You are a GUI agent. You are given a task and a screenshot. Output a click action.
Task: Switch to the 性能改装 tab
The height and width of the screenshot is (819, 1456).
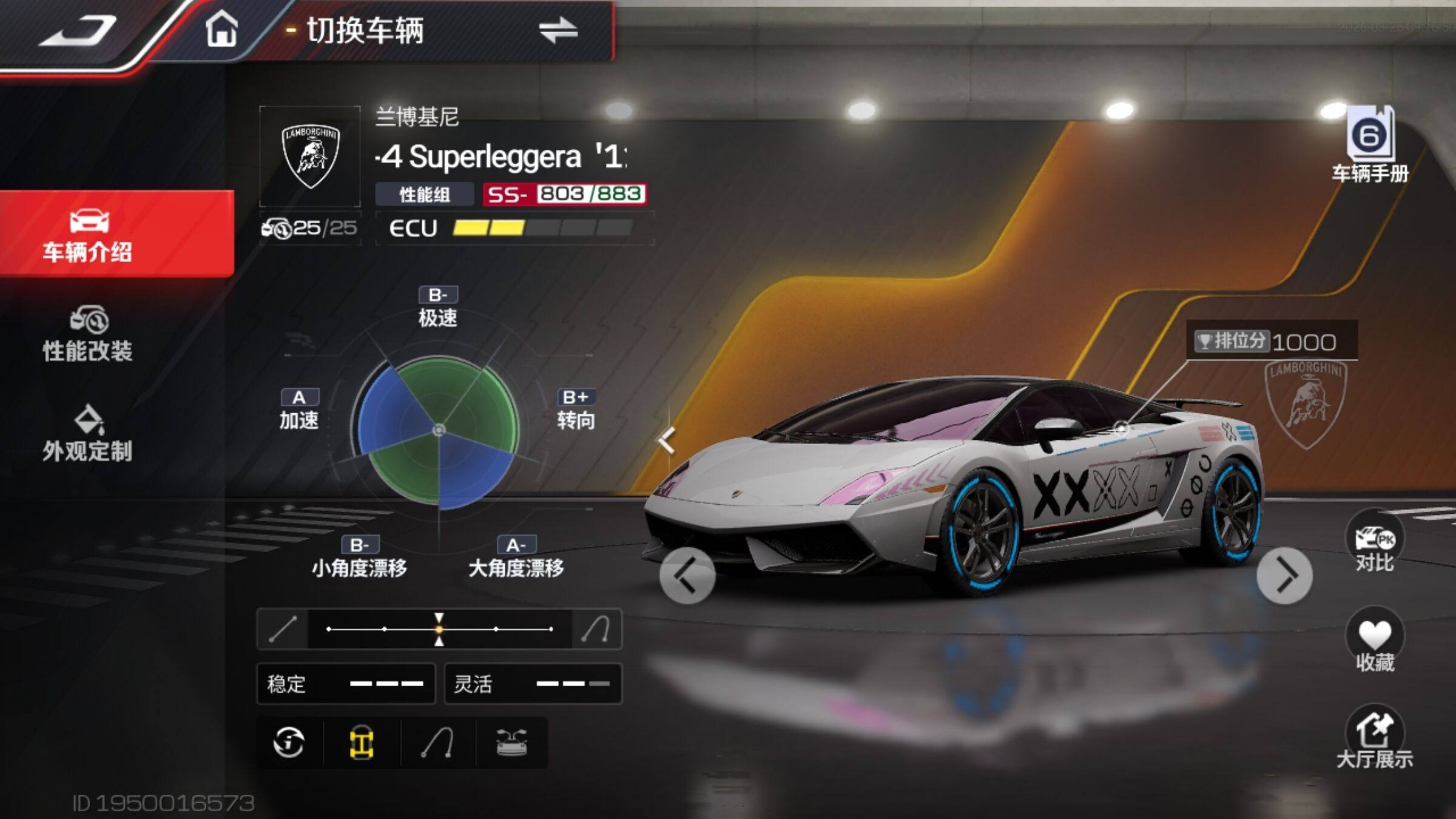click(88, 335)
